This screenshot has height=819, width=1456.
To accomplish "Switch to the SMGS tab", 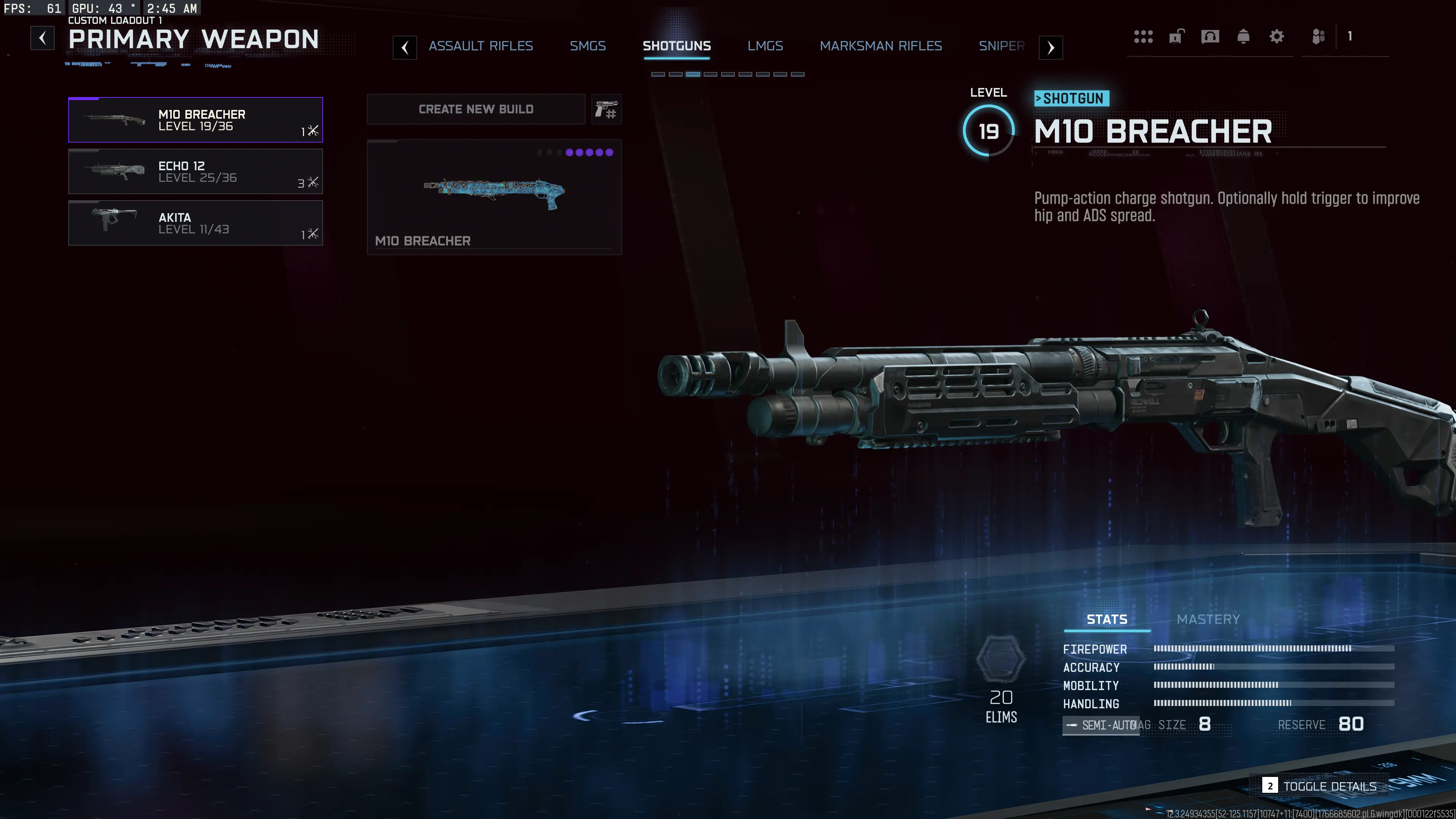I will pyautogui.click(x=588, y=46).
